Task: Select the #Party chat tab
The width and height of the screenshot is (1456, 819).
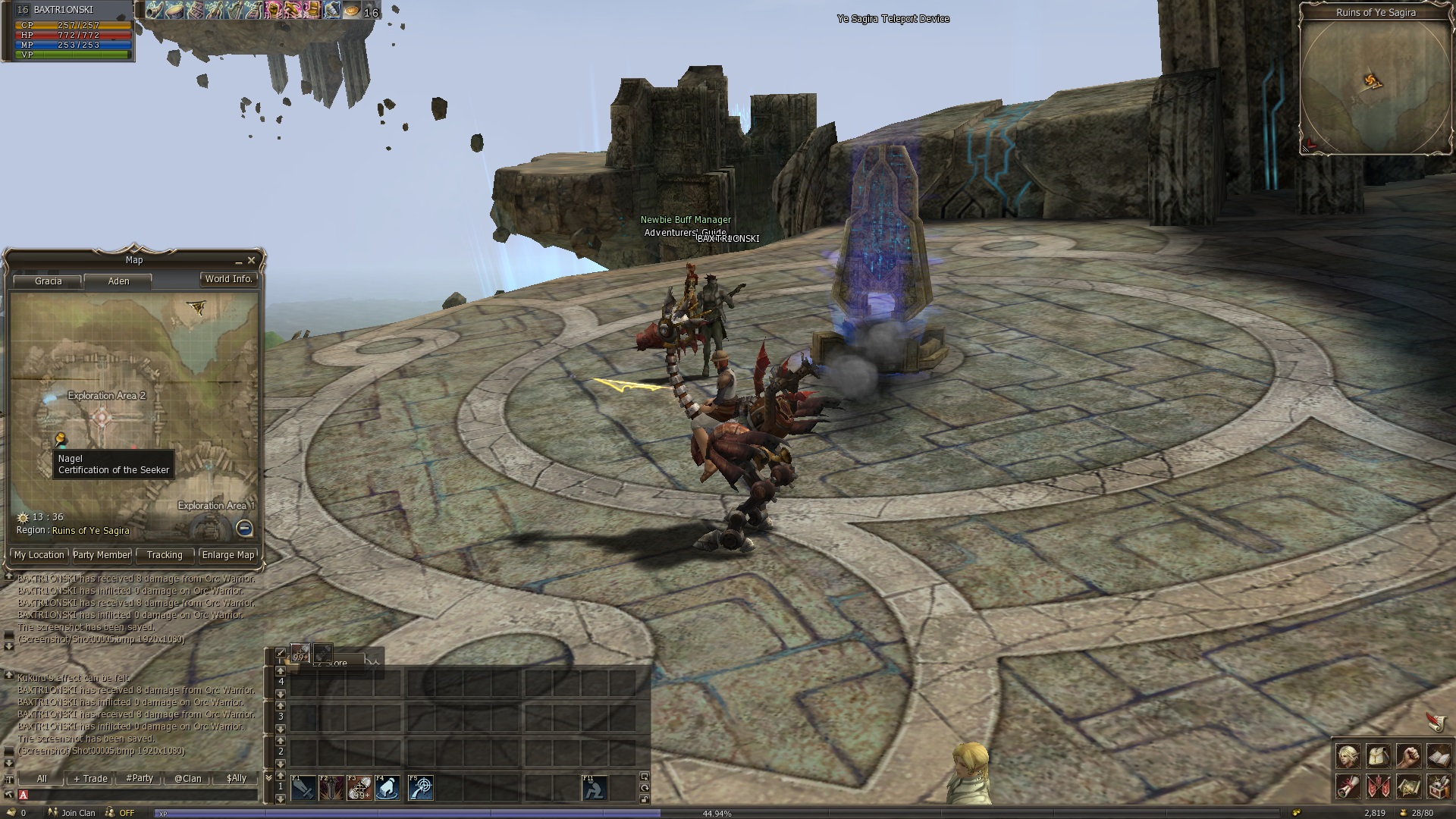Action: [x=140, y=779]
